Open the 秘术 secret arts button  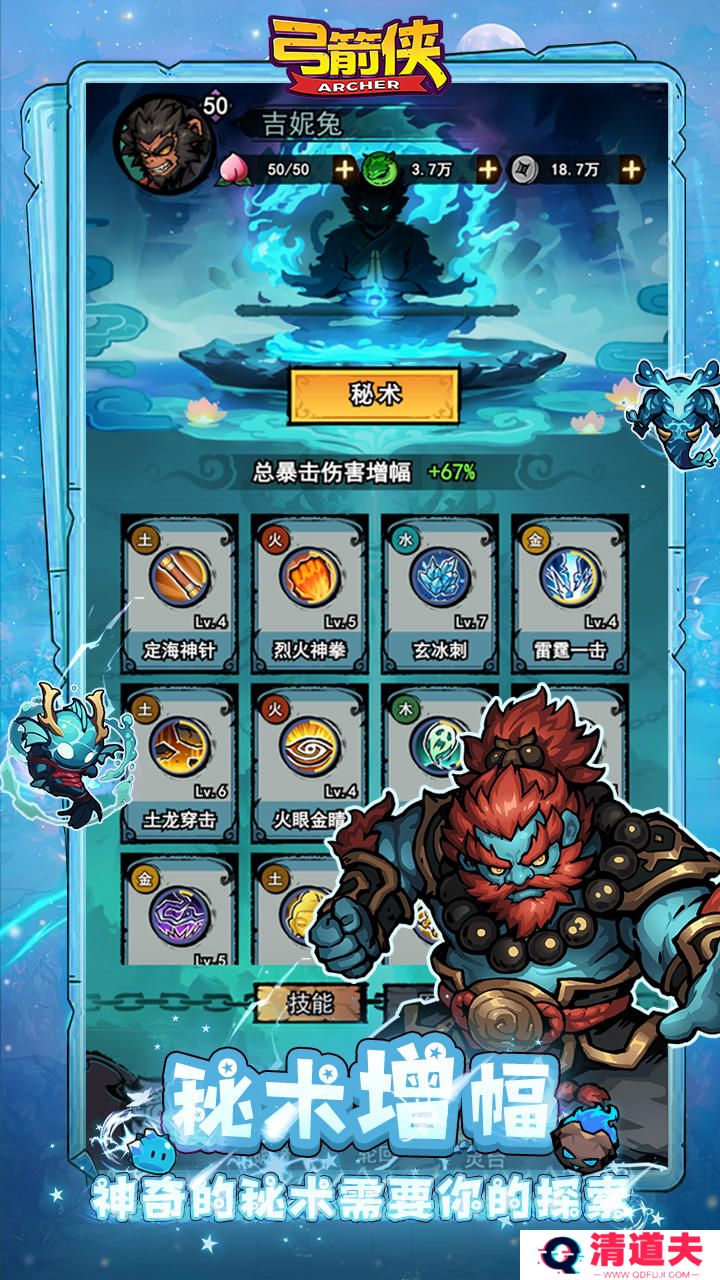(375, 395)
